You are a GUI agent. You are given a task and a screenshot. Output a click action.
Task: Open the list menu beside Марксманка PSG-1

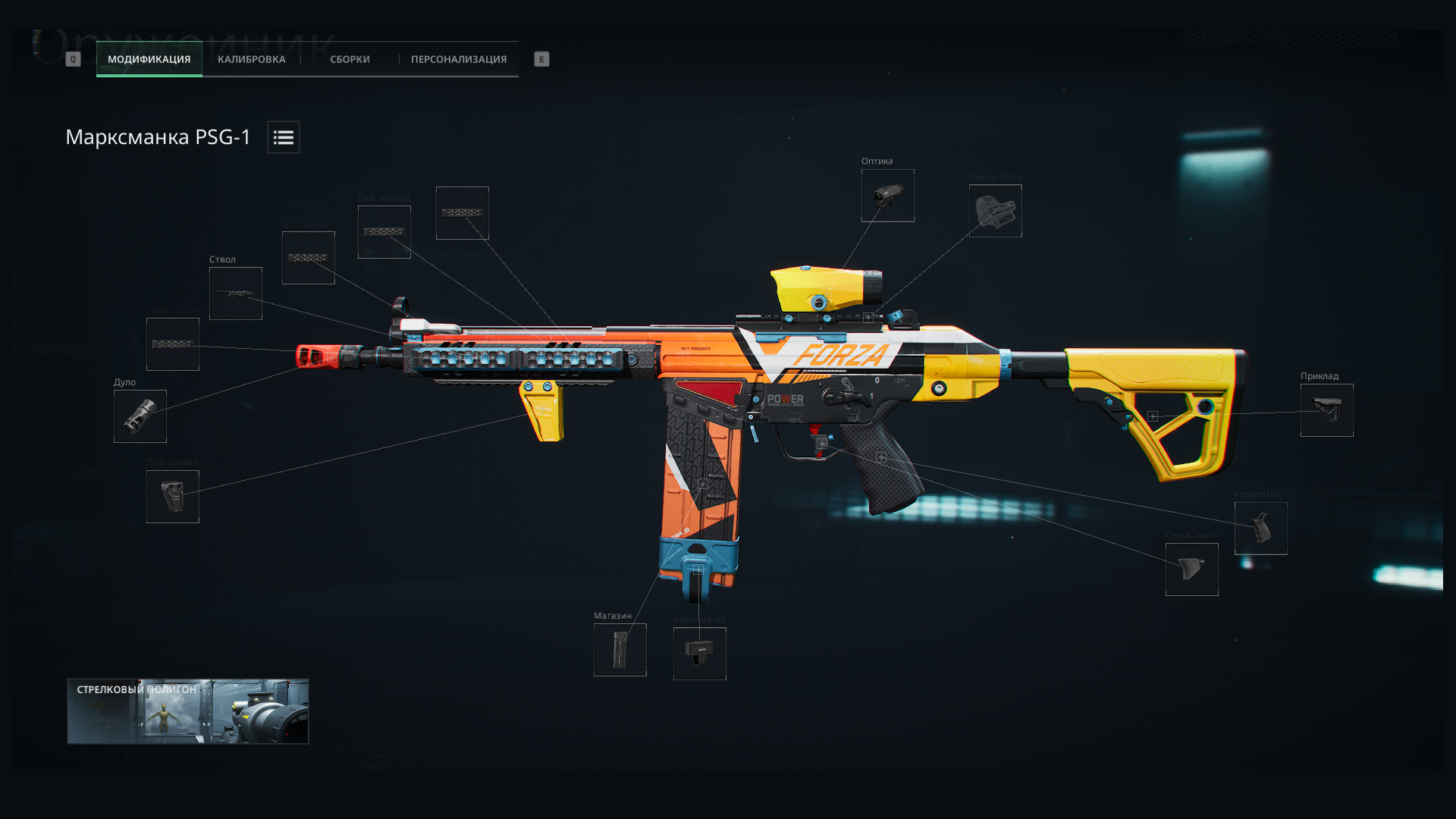coord(283,137)
